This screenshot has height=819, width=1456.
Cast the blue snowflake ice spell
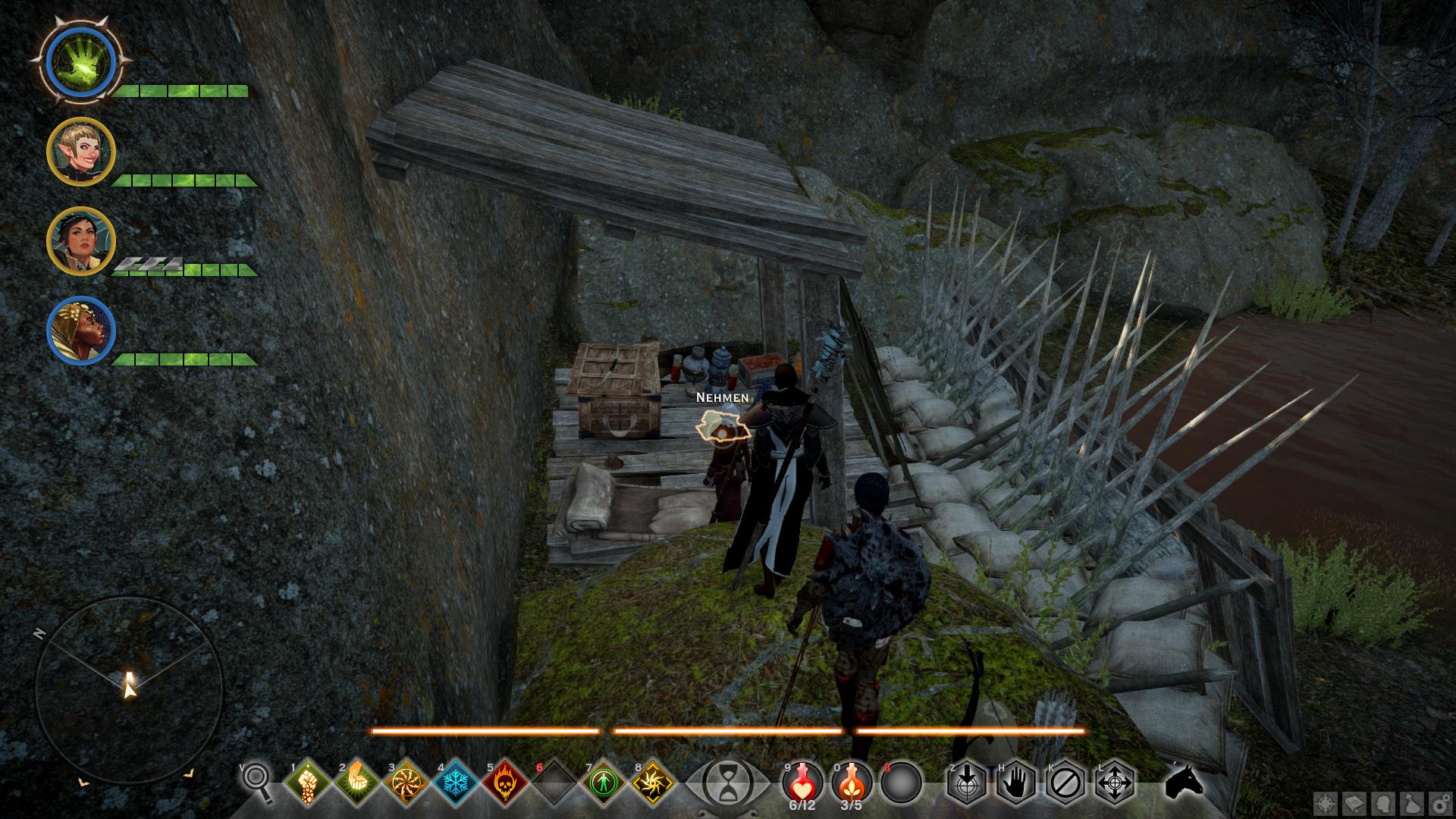(x=455, y=782)
